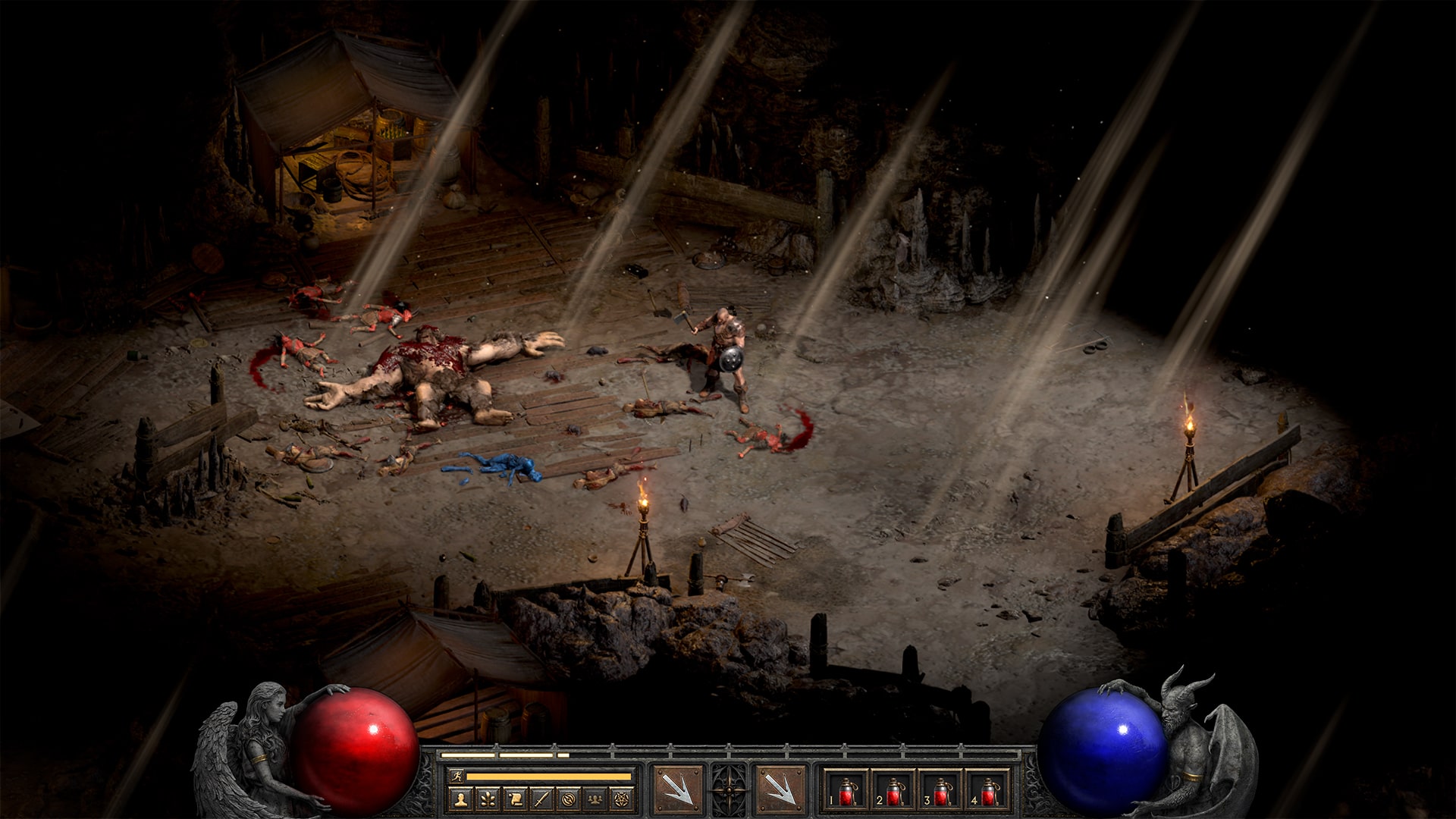The width and height of the screenshot is (1456, 819).
Task: Drink the healing potion in belt slot 1
Action: coord(846,792)
